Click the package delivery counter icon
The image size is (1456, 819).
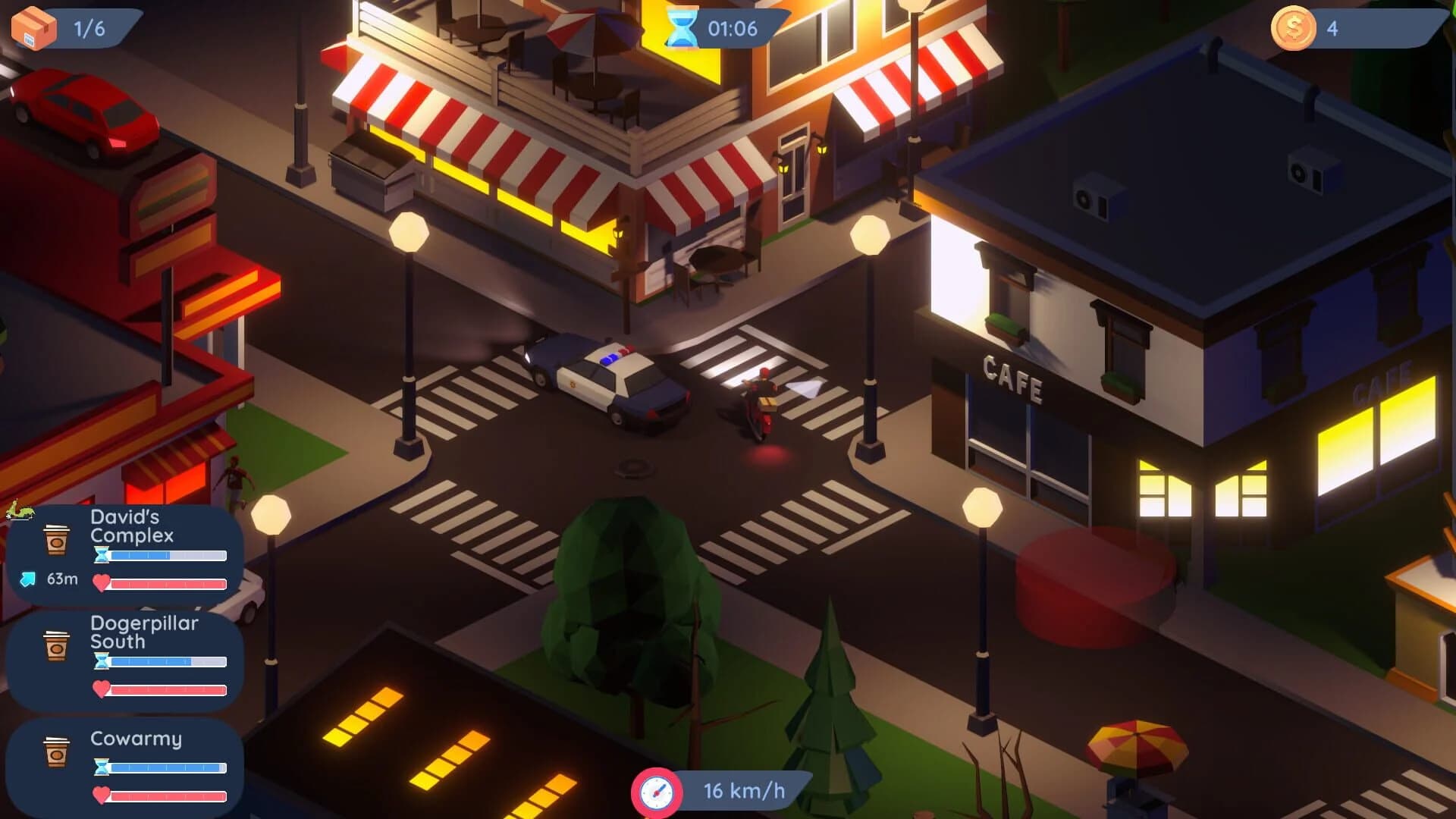pyautogui.click(x=34, y=25)
